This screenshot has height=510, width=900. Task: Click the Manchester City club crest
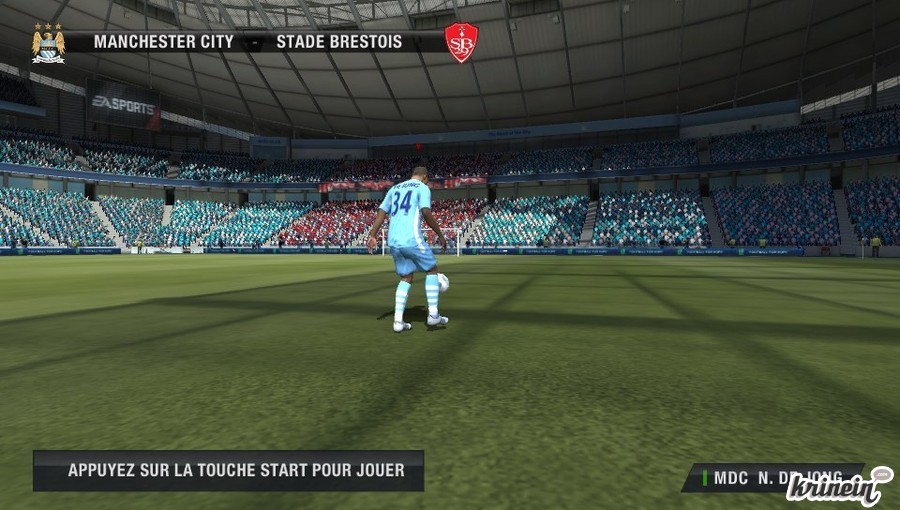(47, 43)
